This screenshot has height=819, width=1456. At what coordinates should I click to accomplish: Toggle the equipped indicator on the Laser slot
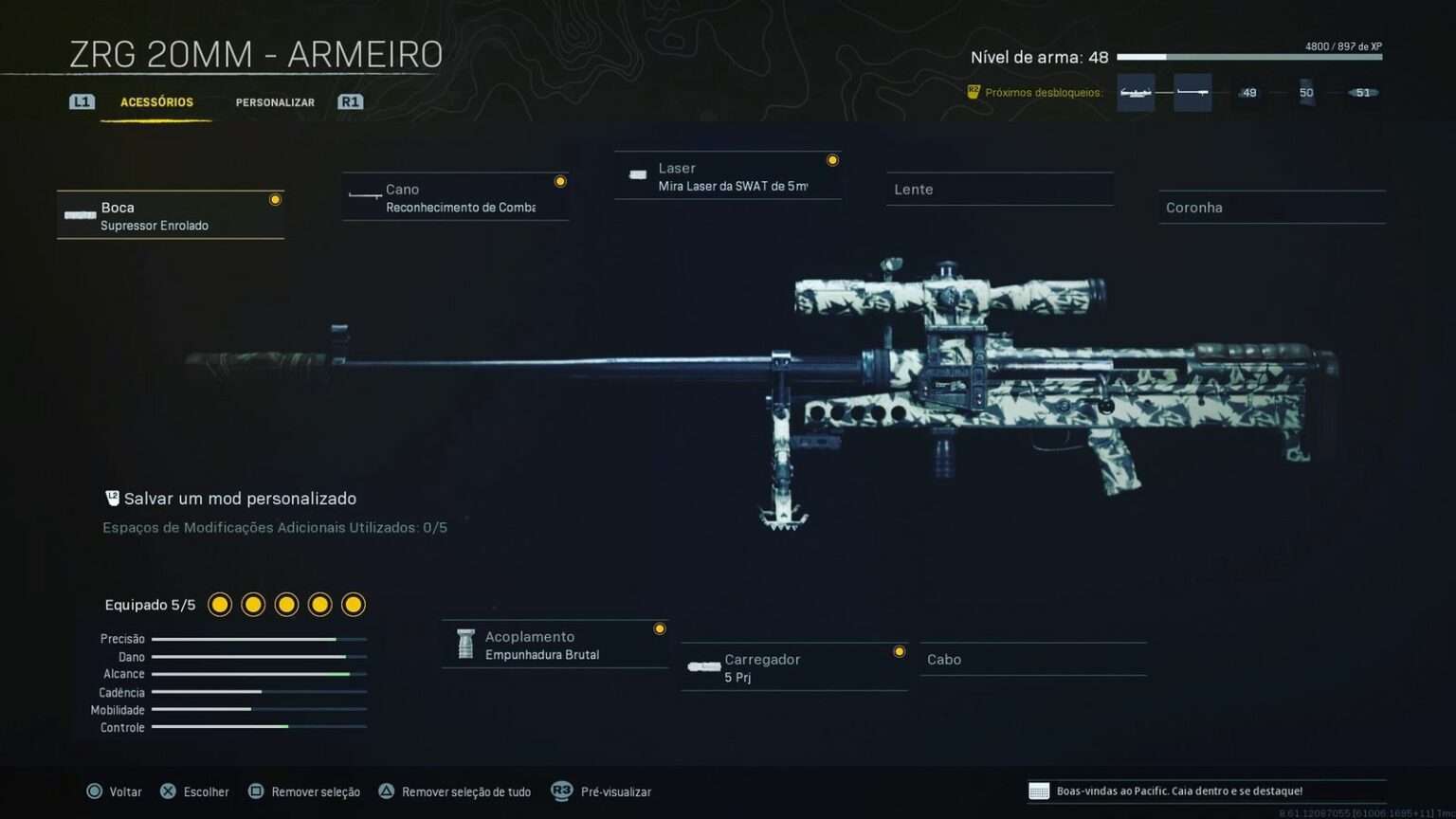[832, 159]
